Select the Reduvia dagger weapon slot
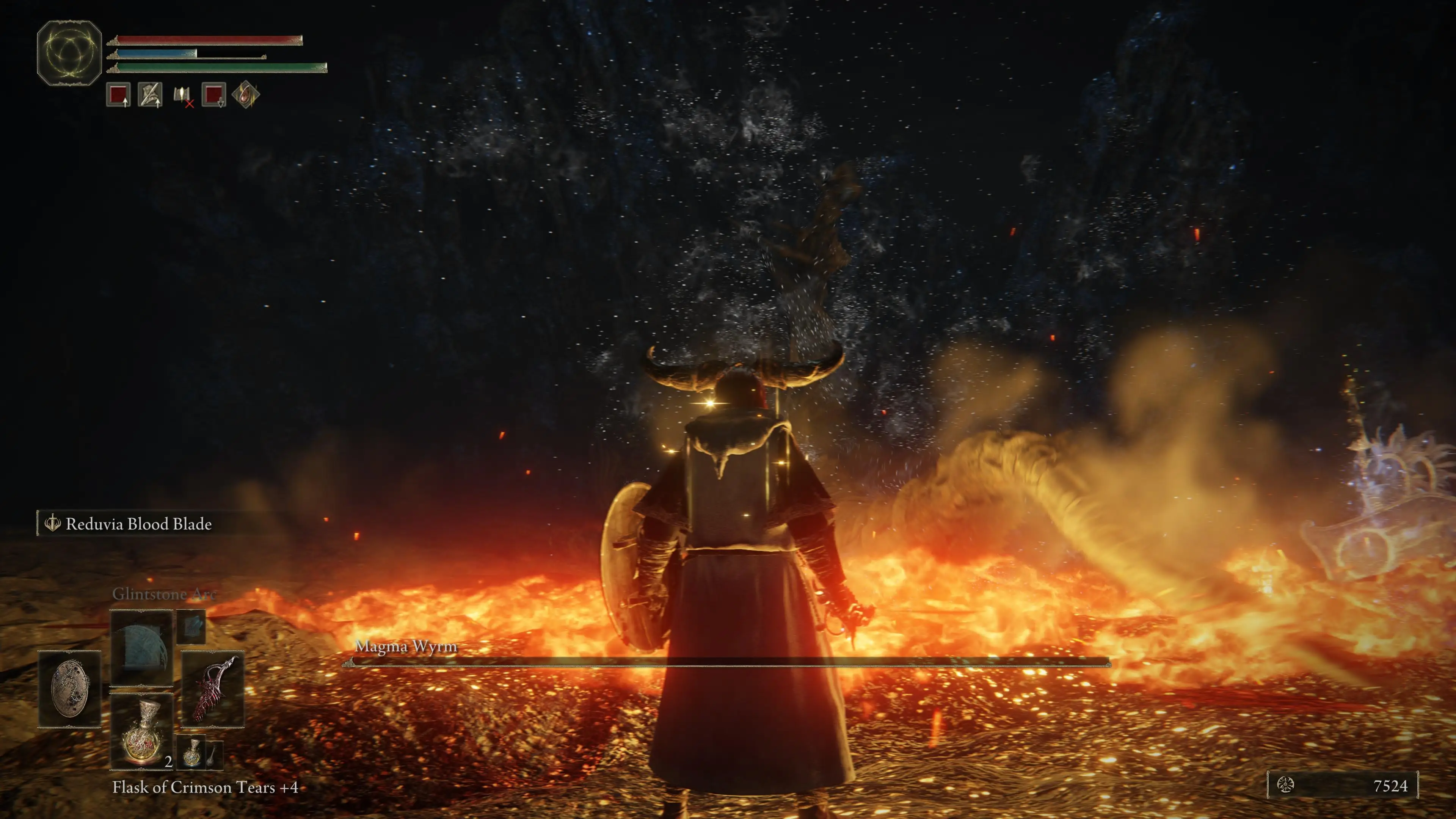 212,689
